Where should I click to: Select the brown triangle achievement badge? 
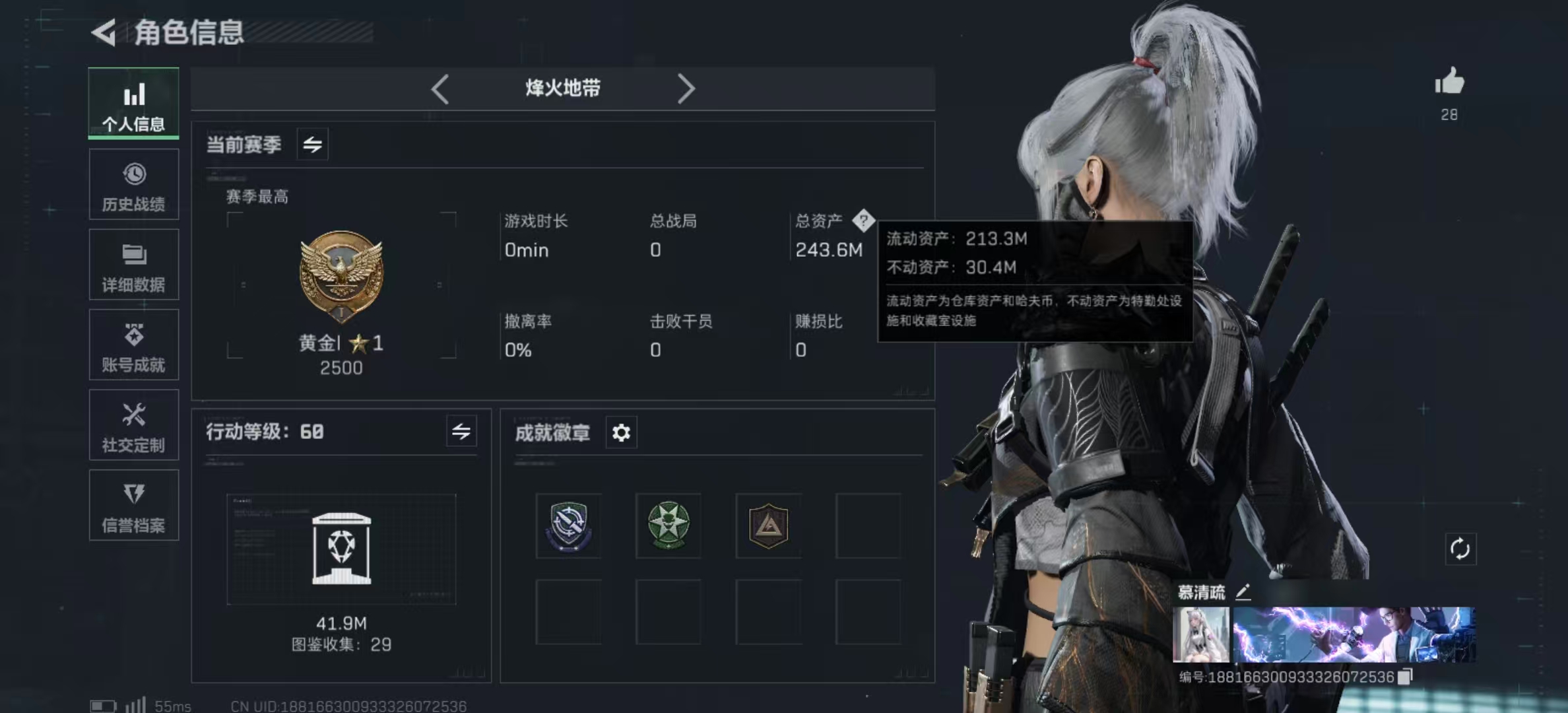point(769,526)
